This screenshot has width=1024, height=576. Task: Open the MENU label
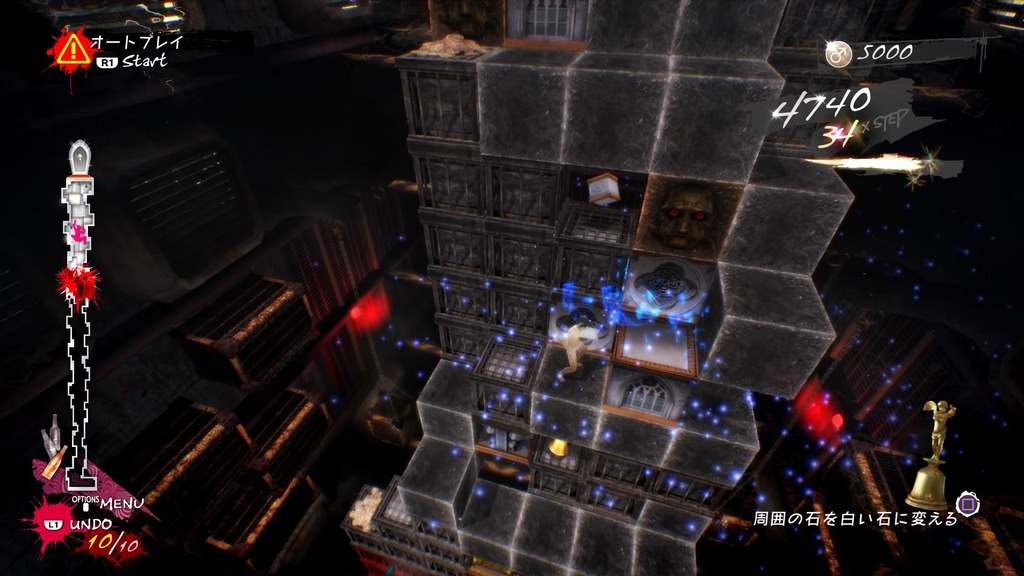click(x=121, y=502)
